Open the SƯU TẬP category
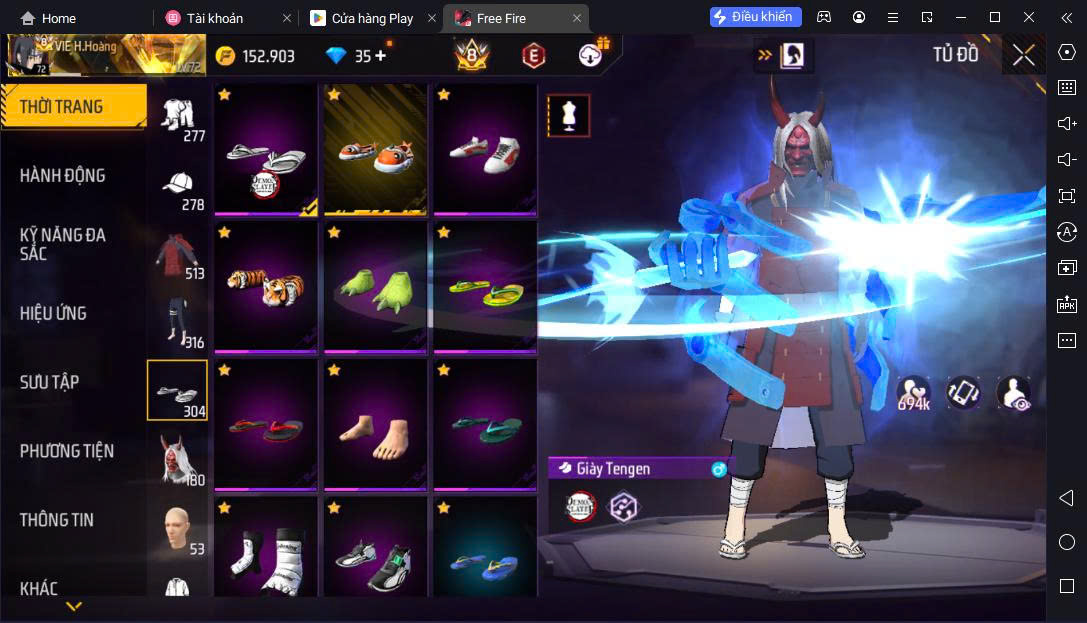Image resolution: width=1087 pixels, height=623 pixels. [49, 382]
